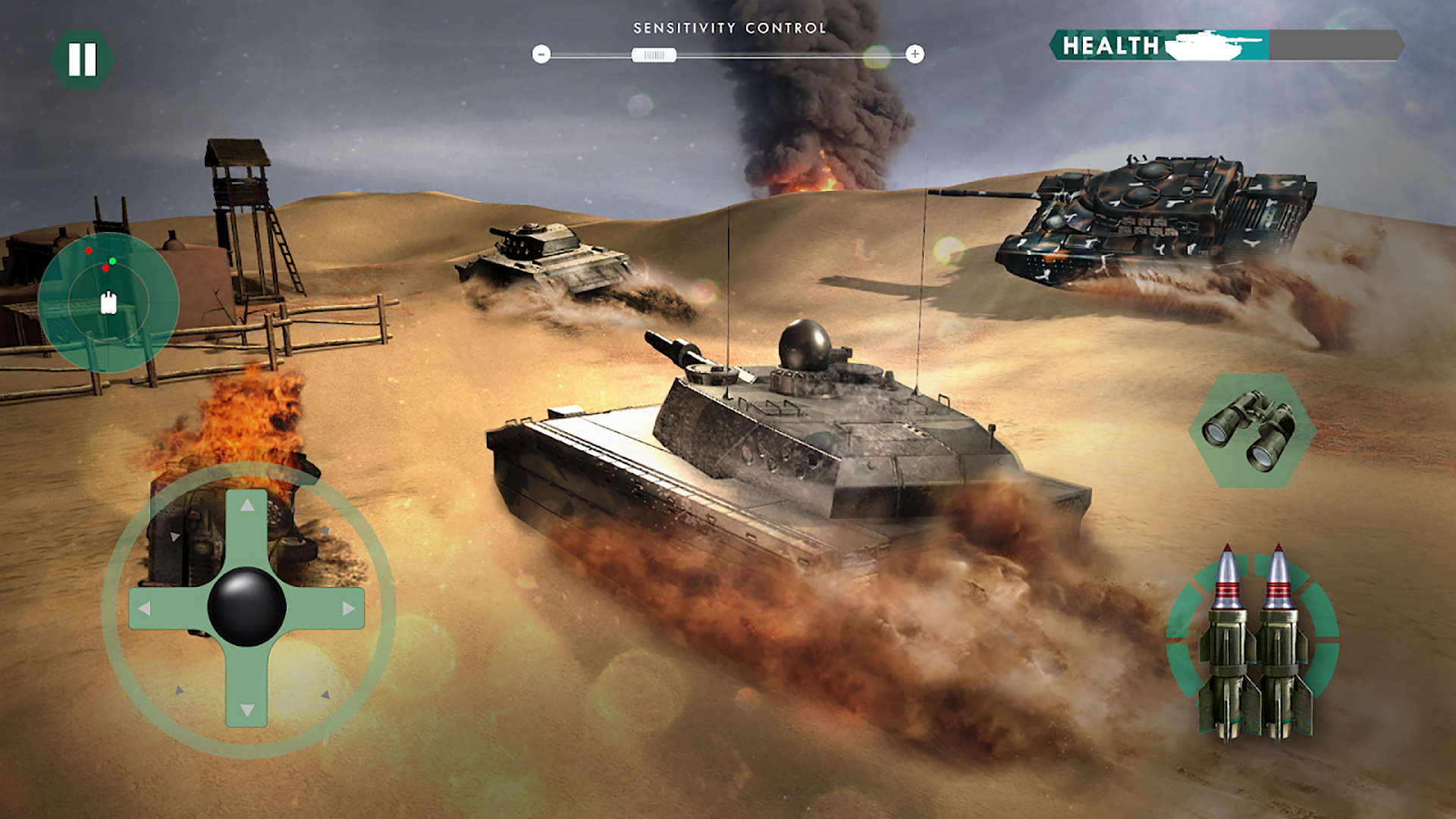The width and height of the screenshot is (1456, 819).
Task: Turn right with the D-pad right arrow
Action: (x=349, y=608)
